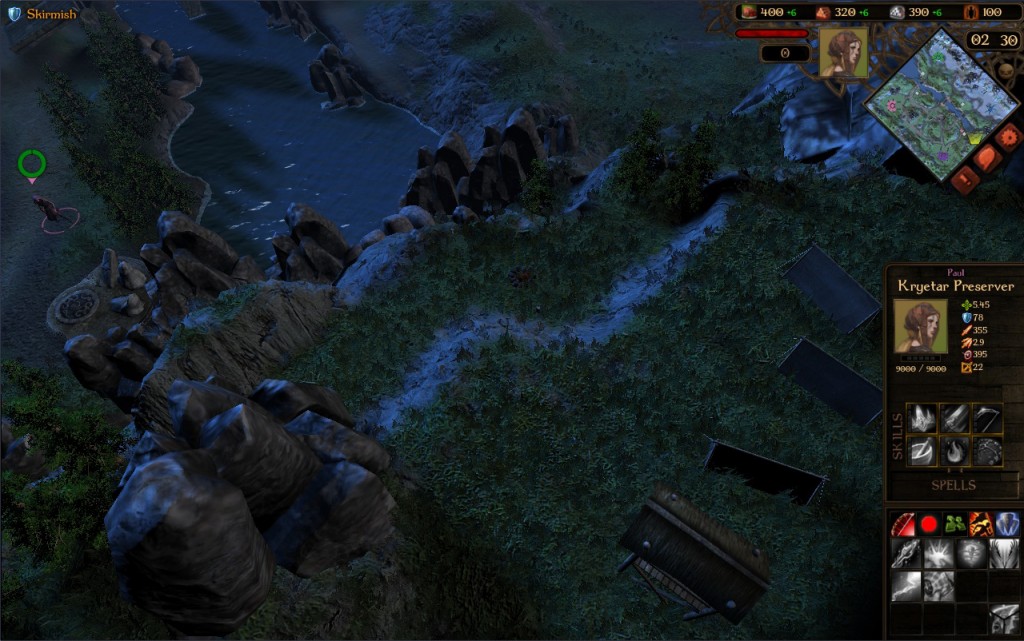Select the hero portrait beside the minimap
The width and height of the screenshot is (1024, 641).
(x=843, y=53)
